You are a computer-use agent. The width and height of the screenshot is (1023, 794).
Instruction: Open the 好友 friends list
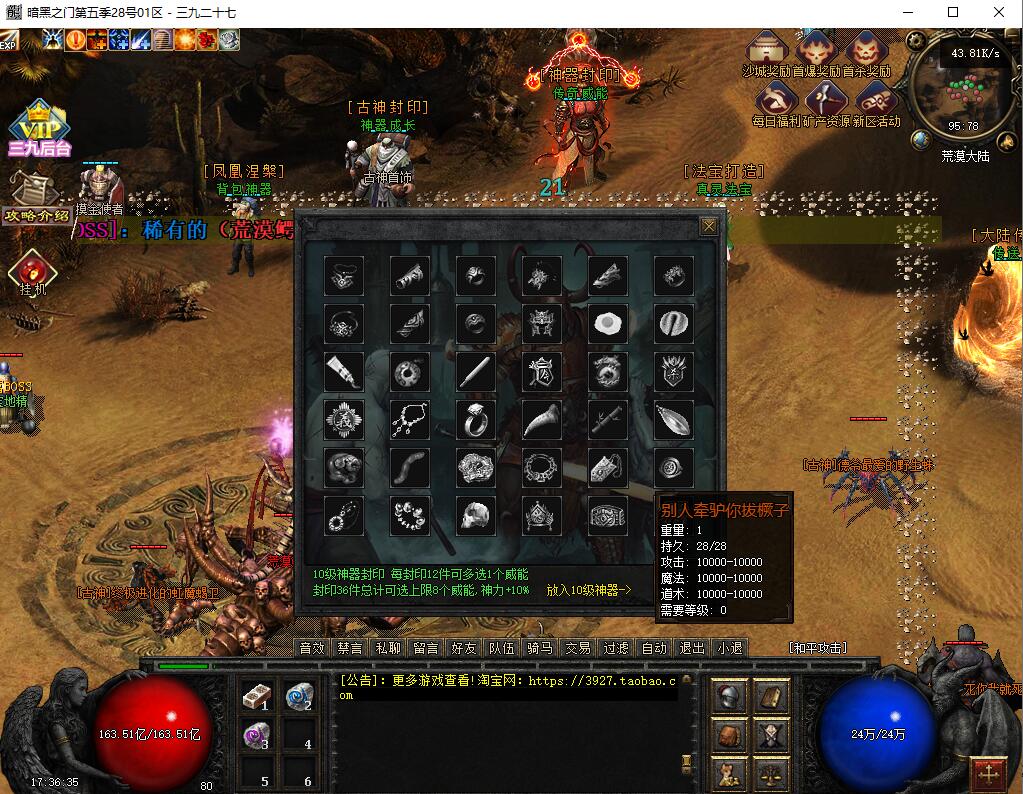[x=464, y=648]
